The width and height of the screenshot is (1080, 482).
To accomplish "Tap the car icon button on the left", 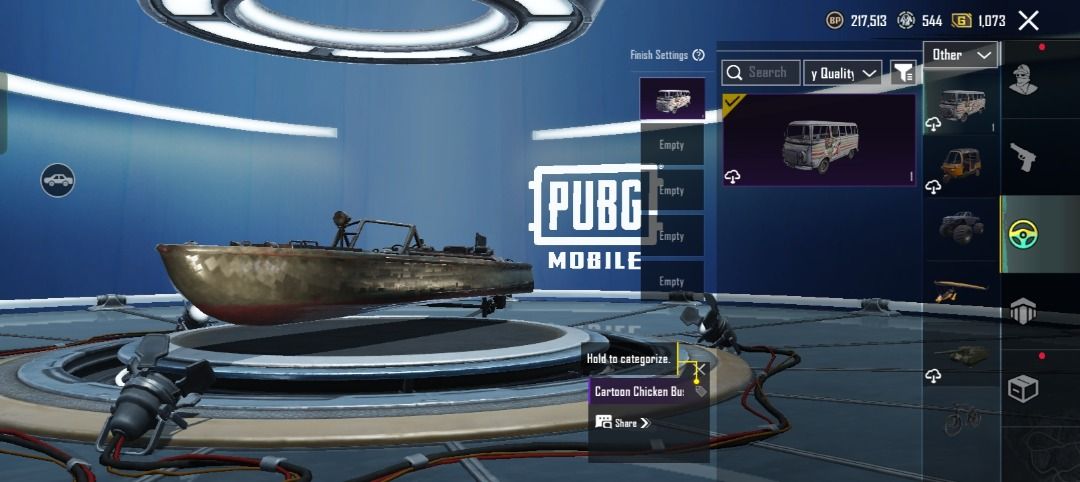I will (x=58, y=180).
